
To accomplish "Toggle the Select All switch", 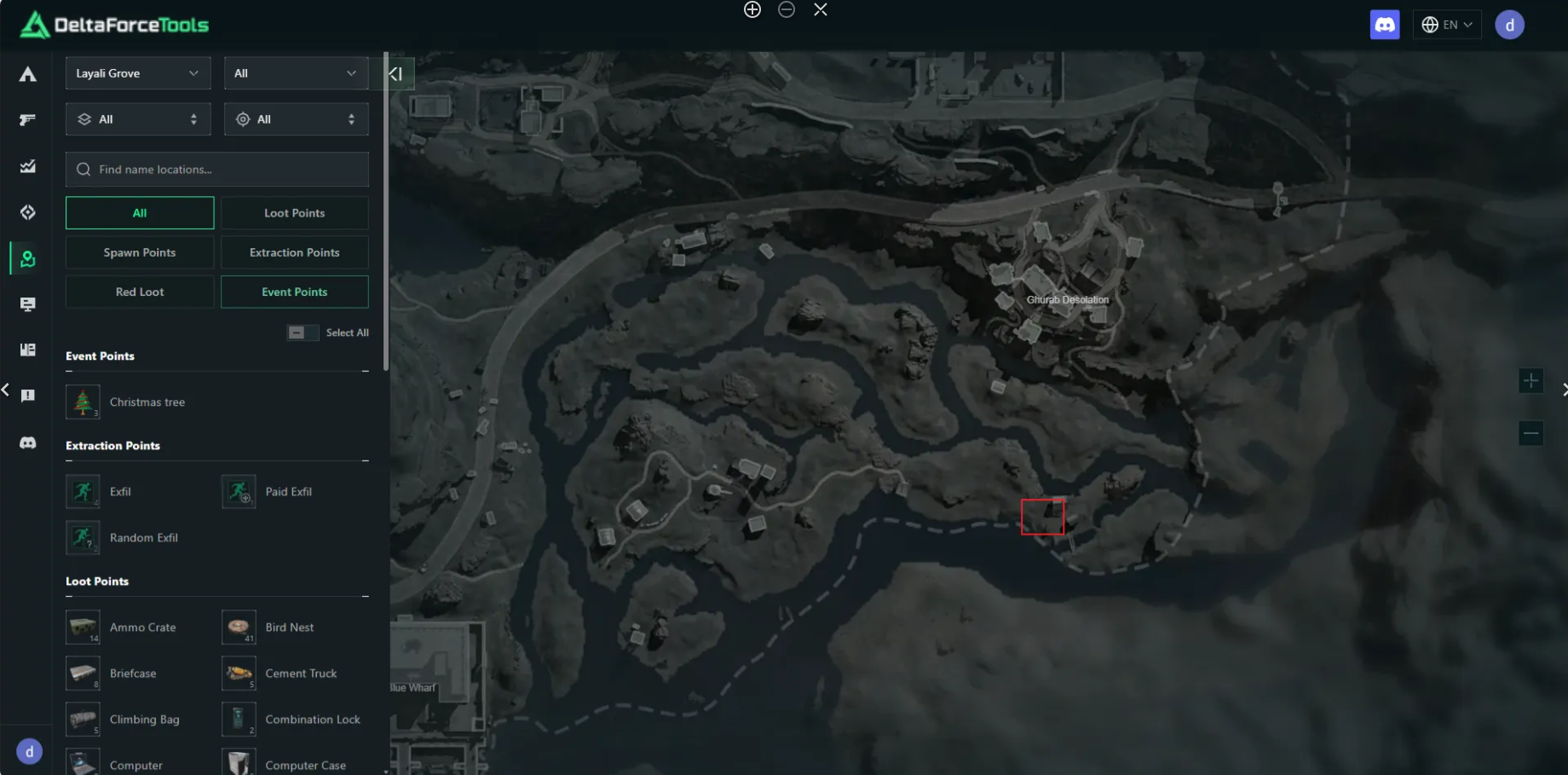I will [x=303, y=333].
